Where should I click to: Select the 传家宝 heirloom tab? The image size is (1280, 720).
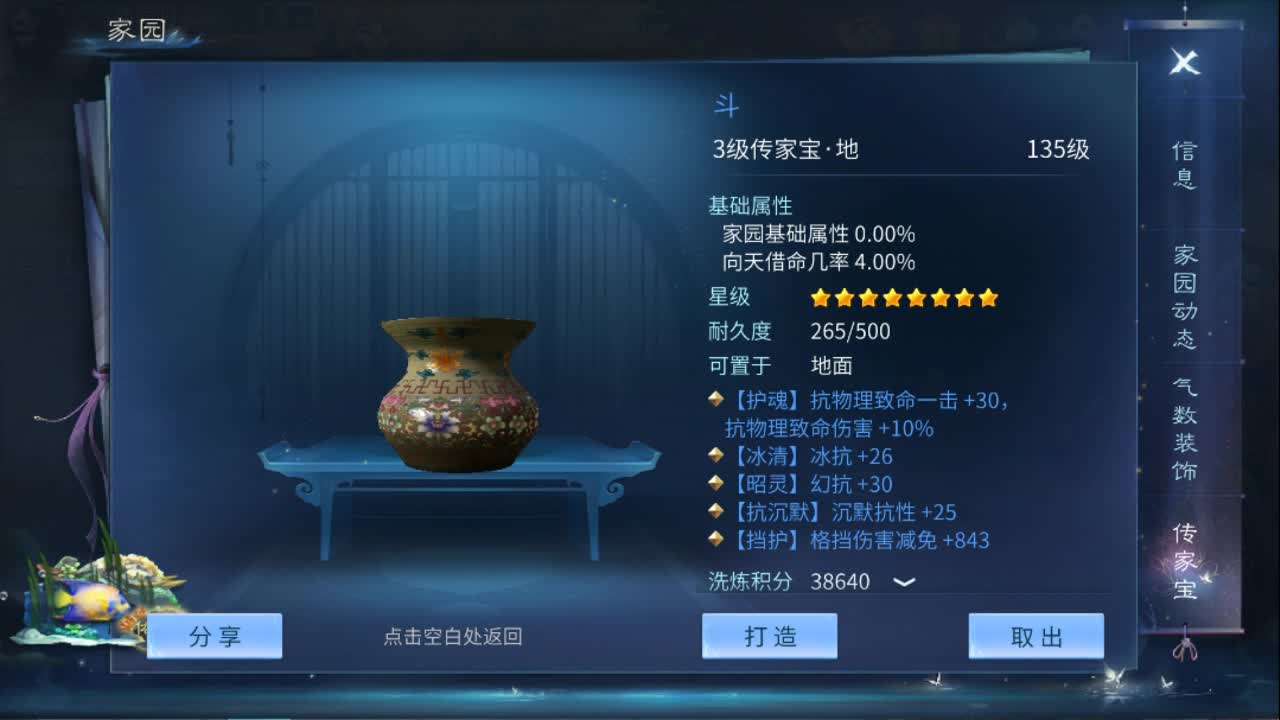1183,560
